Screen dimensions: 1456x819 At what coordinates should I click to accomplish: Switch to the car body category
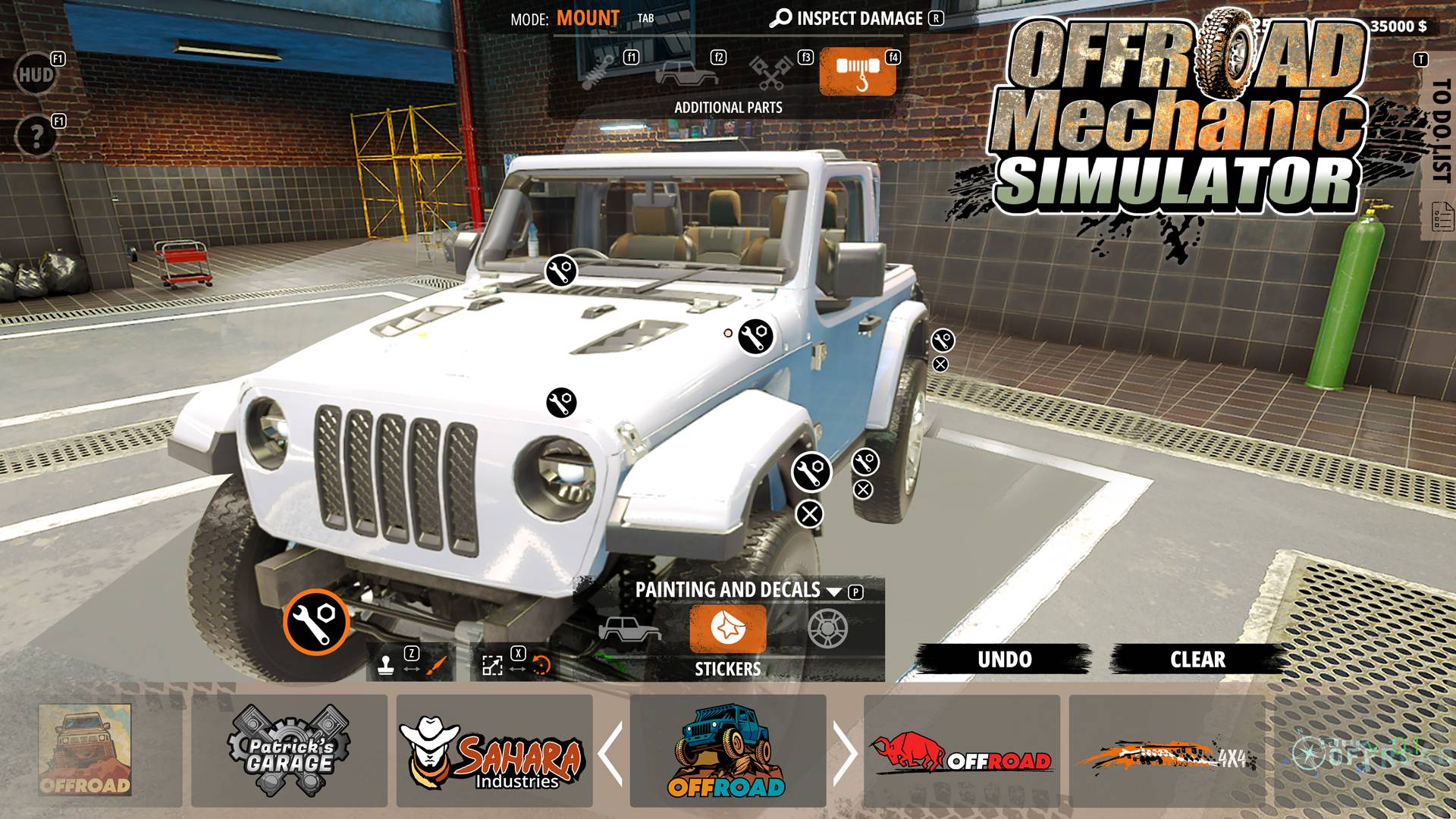click(686, 73)
